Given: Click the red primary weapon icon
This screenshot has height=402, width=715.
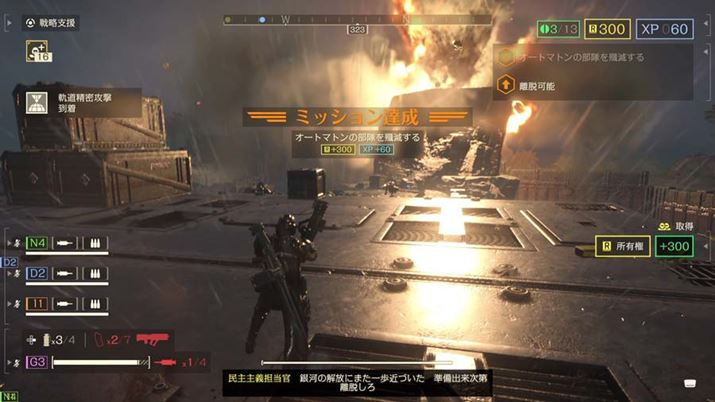Looking at the screenshot, I should pos(153,341).
